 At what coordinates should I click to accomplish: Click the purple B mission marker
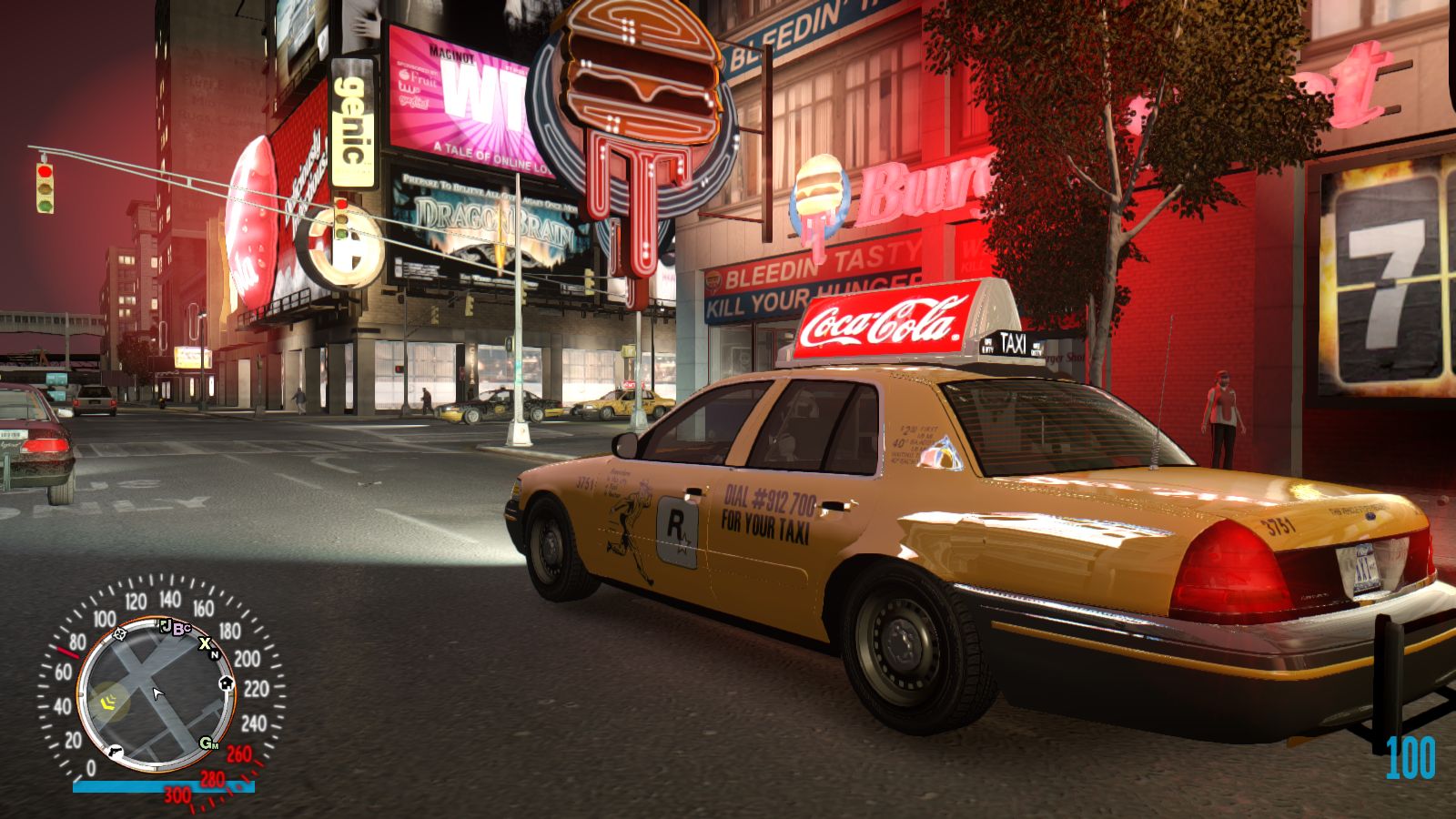click(x=180, y=628)
